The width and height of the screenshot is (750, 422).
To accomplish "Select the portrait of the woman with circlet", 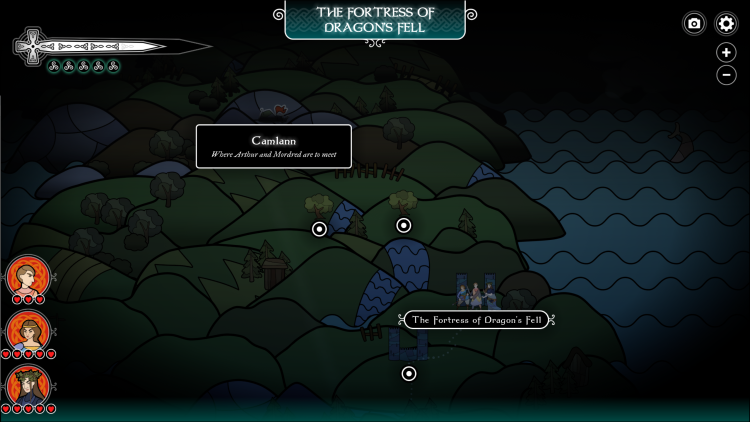I will [x=27, y=331].
